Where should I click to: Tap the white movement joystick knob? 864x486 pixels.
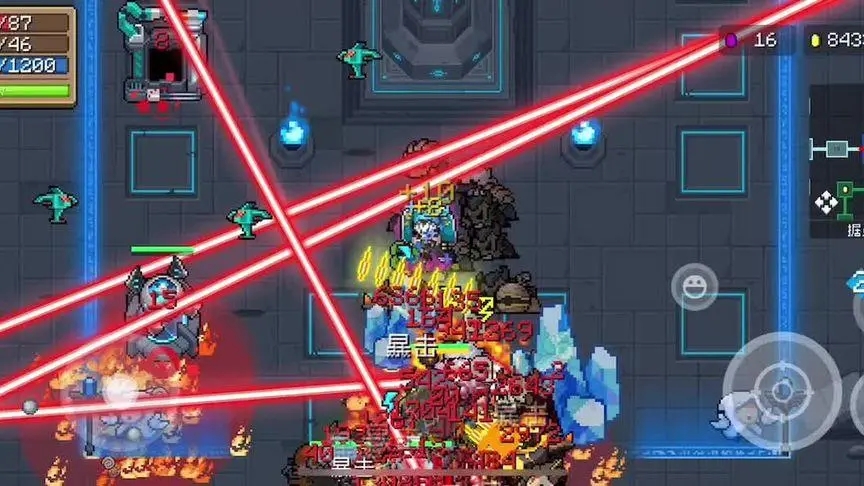[x=118, y=390]
